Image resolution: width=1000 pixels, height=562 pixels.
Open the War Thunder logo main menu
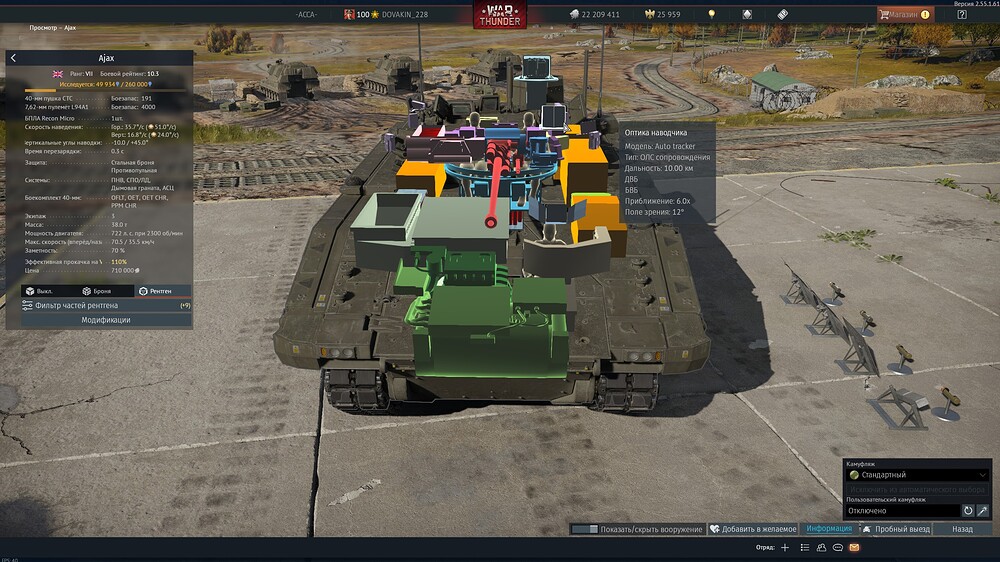point(500,14)
